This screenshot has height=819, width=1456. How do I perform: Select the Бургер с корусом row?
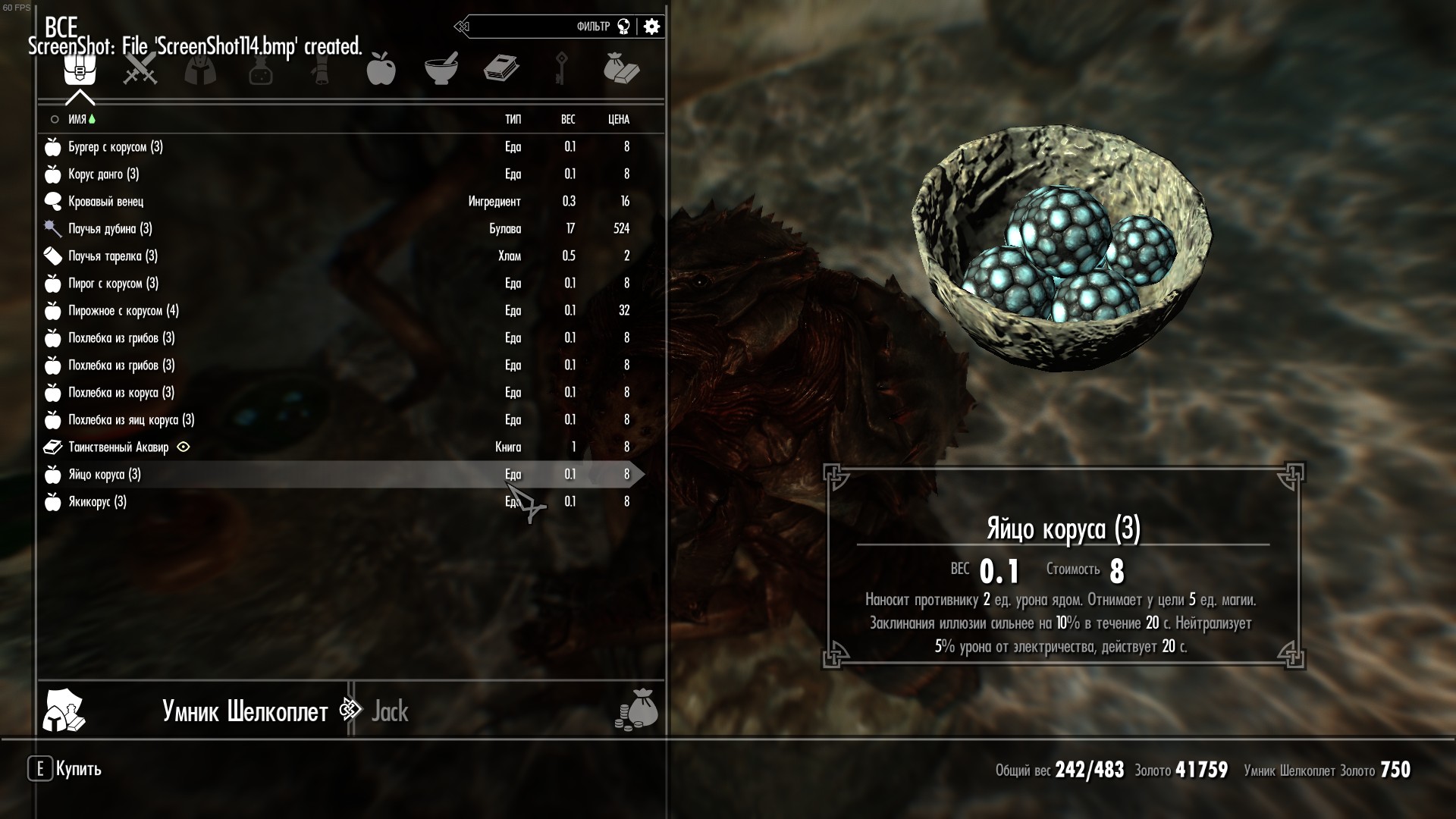pos(115,147)
